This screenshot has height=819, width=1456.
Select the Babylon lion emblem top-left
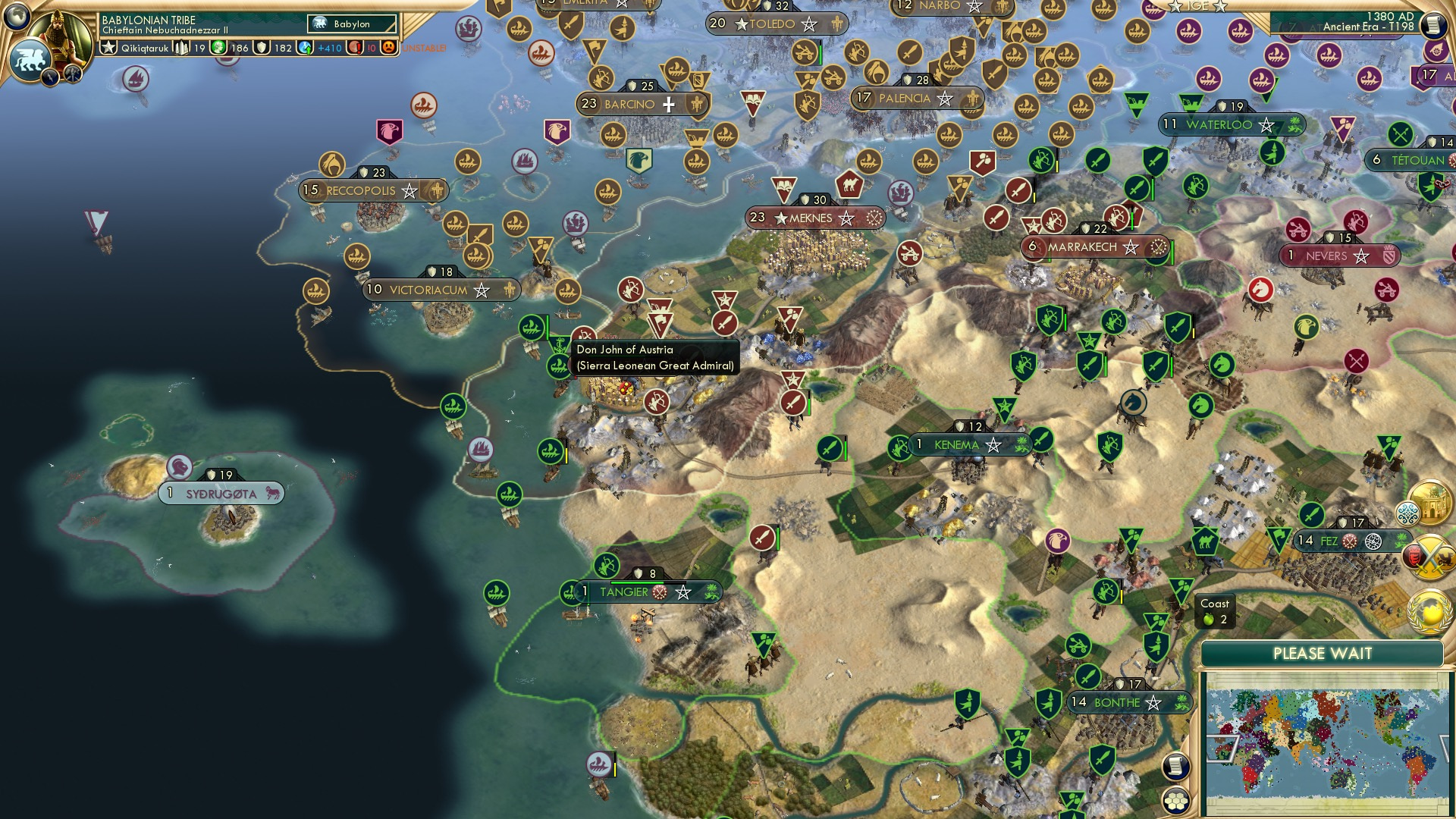(31, 59)
